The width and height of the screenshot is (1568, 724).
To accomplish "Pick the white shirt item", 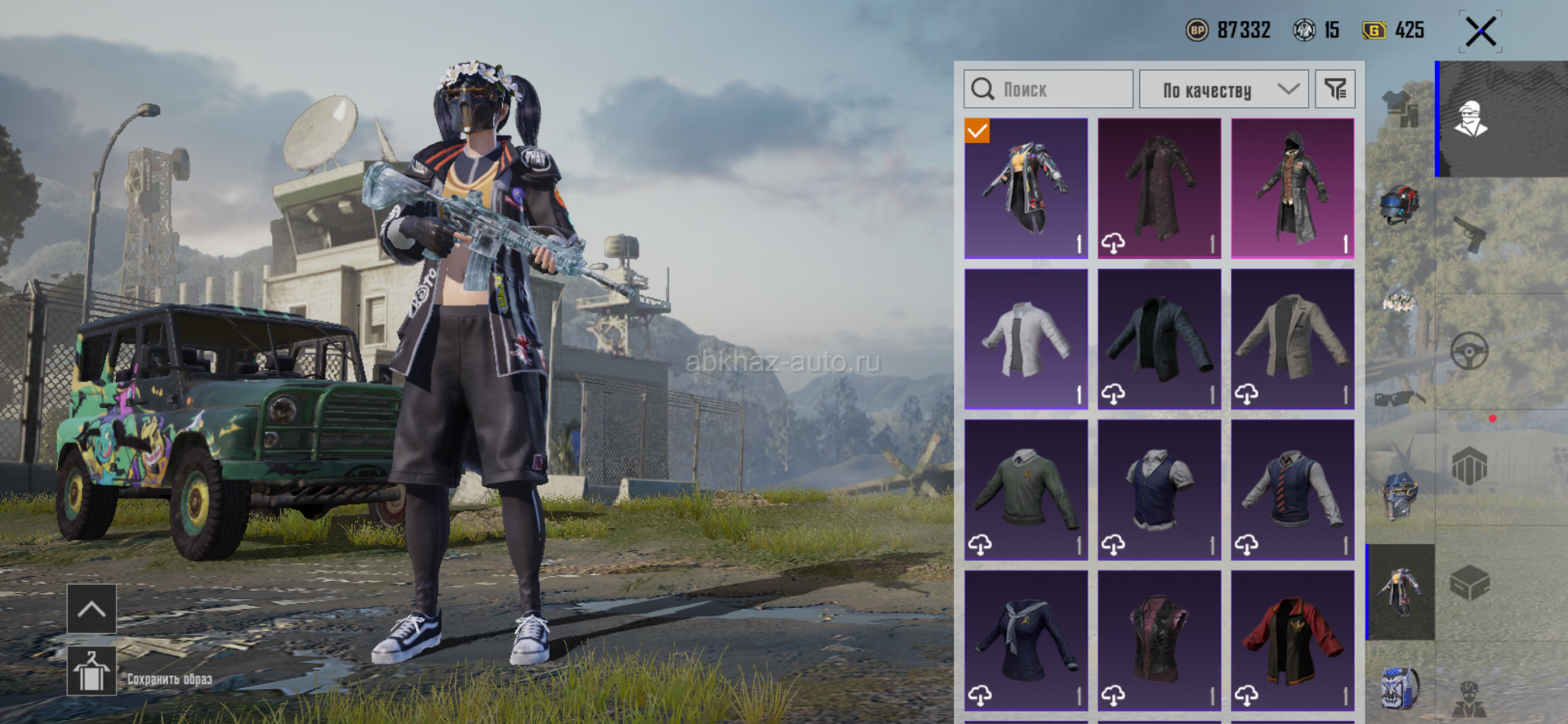I will click(x=1026, y=339).
